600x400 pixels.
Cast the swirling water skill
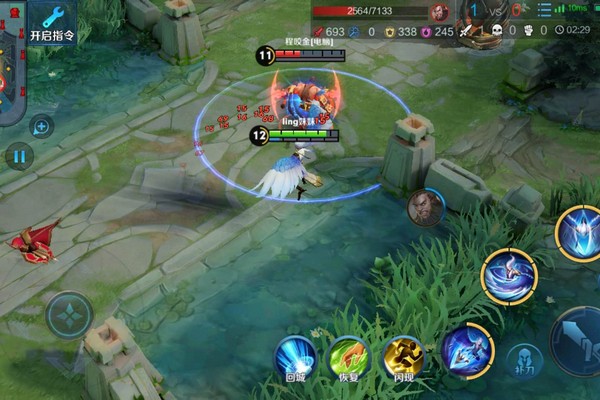click(509, 276)
